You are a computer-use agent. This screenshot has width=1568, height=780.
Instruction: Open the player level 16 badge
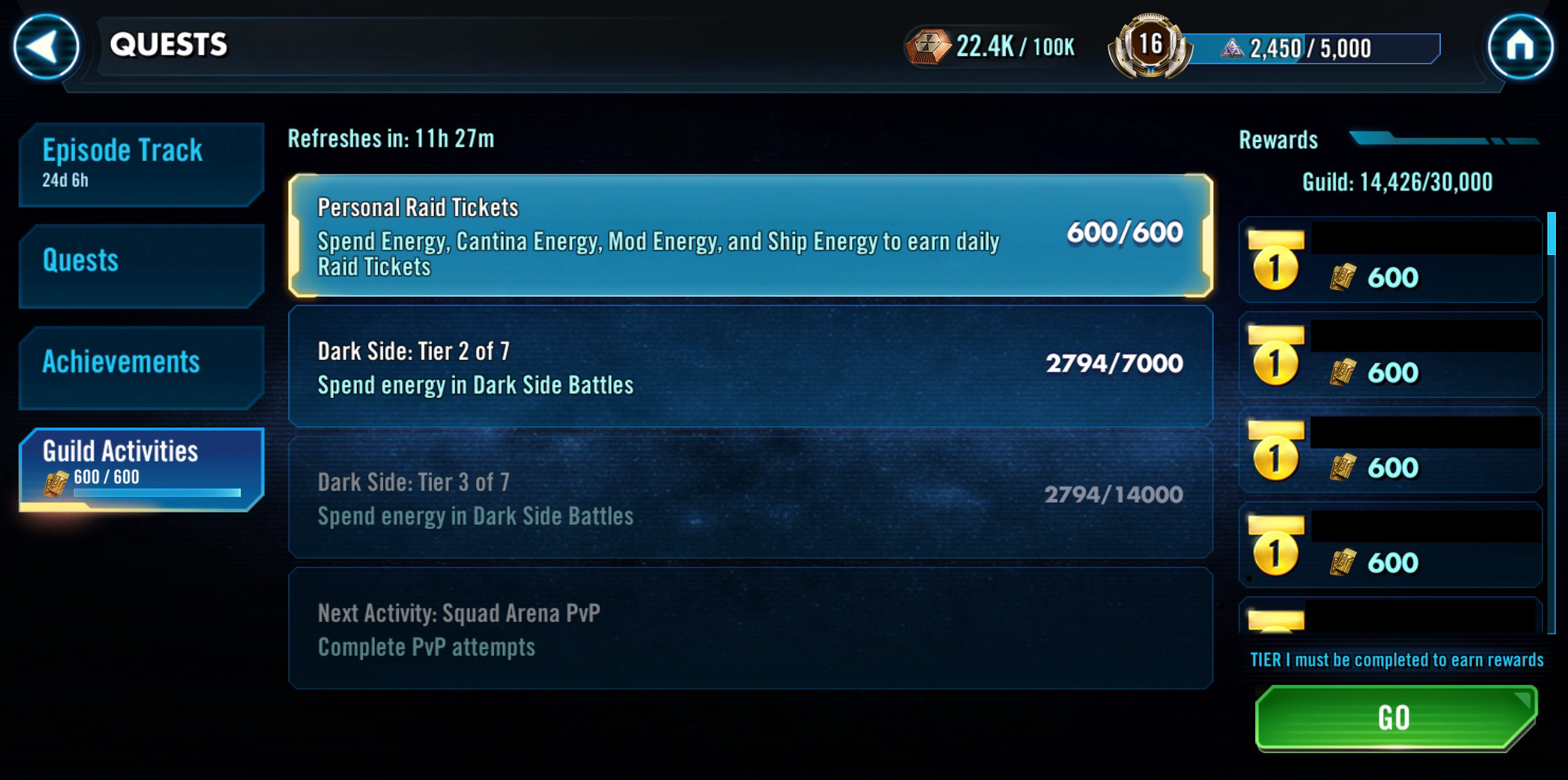point(1150,46)
